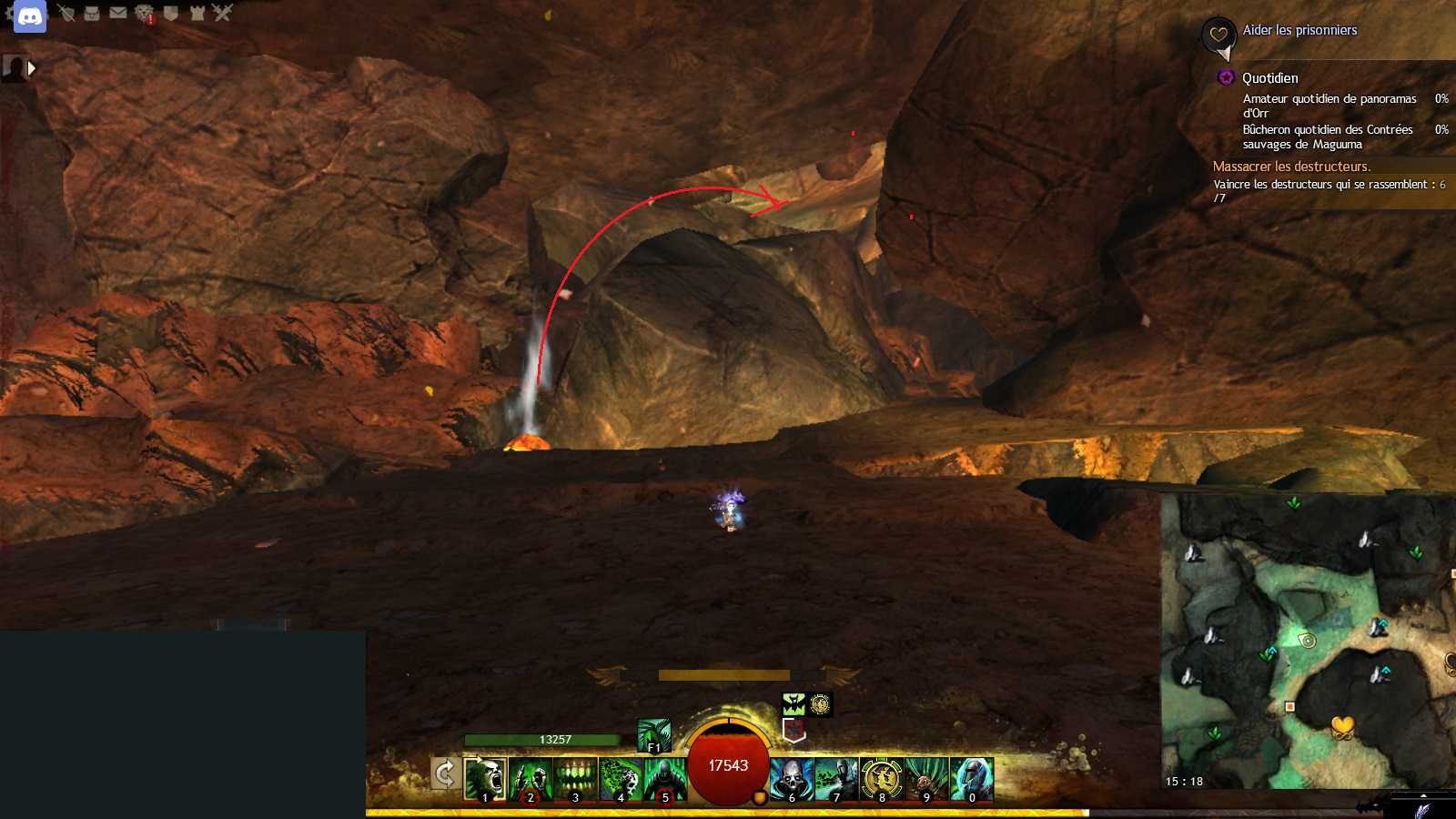Use skill 3 with glowing teeth

pyautogui.click(x=575, y=780)
